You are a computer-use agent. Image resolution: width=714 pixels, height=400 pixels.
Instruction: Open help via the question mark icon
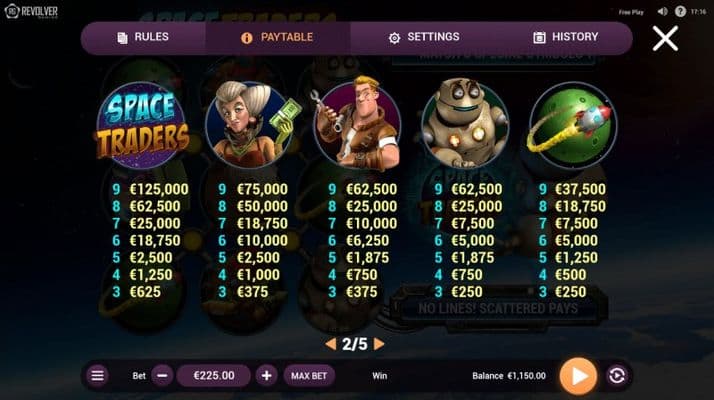click(681, 12)
